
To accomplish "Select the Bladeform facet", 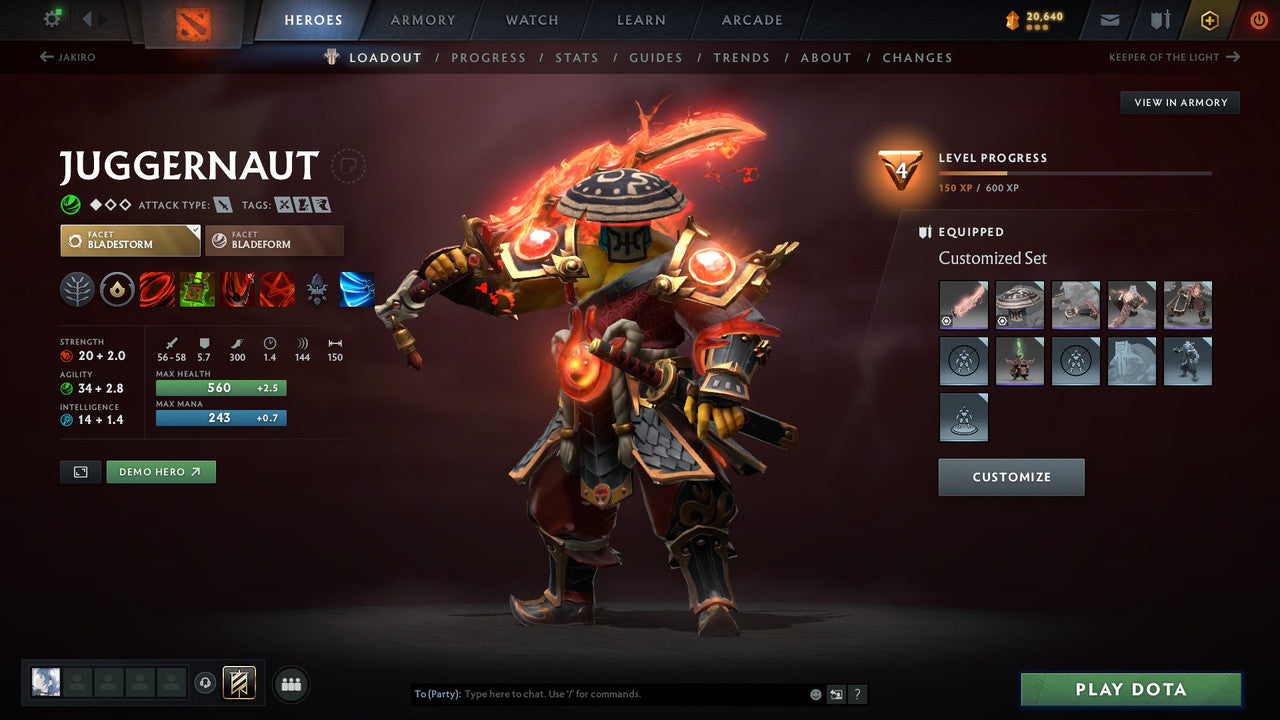I will pyautogui.click(x=274, y=240).
